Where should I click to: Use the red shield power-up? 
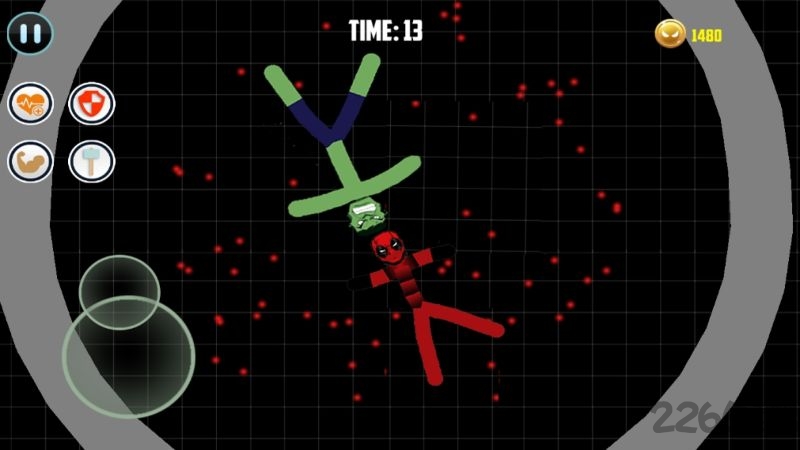click(x=91, y=103)
